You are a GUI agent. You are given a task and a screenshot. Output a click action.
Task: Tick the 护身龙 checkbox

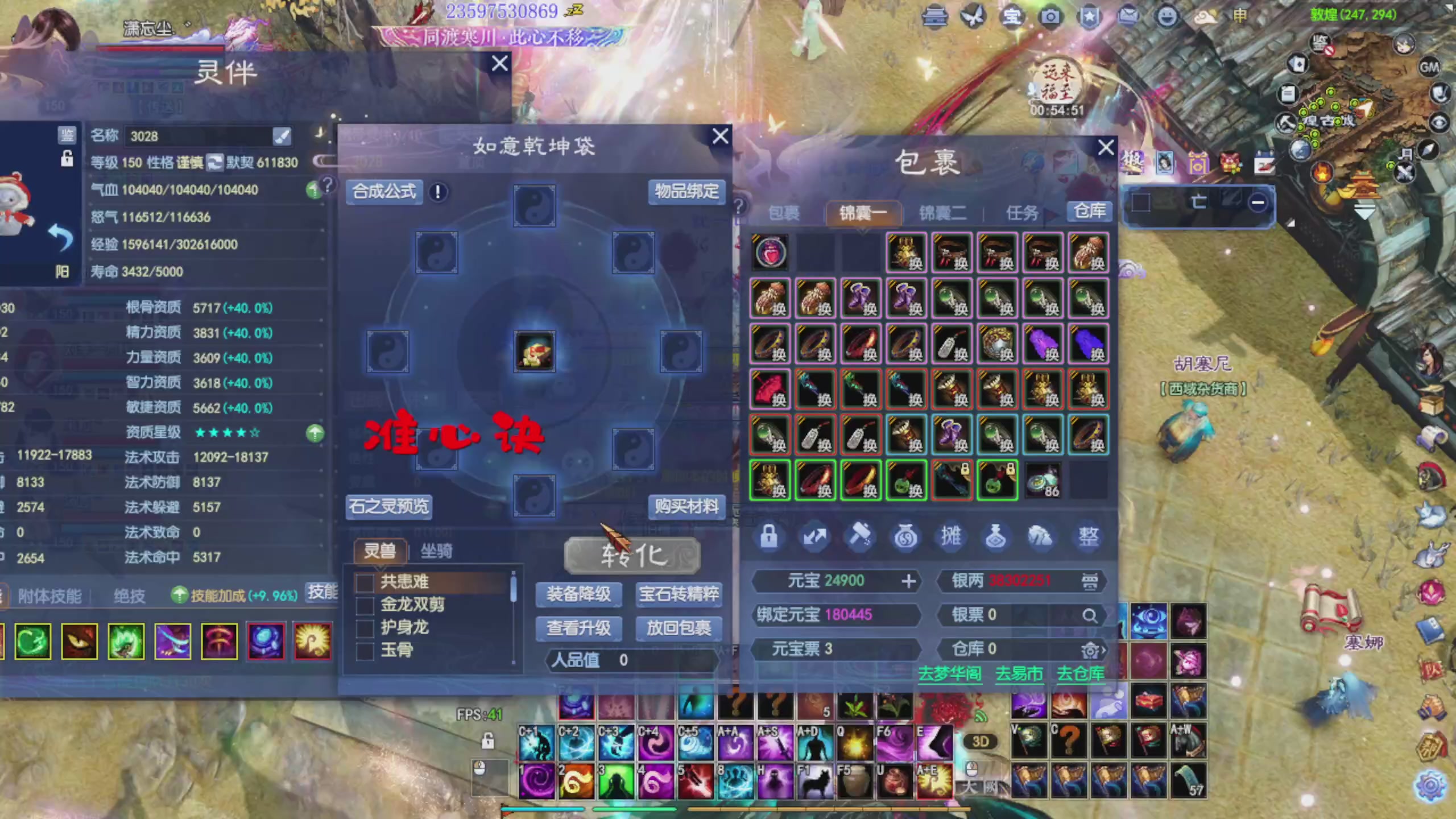pos(364,628)
